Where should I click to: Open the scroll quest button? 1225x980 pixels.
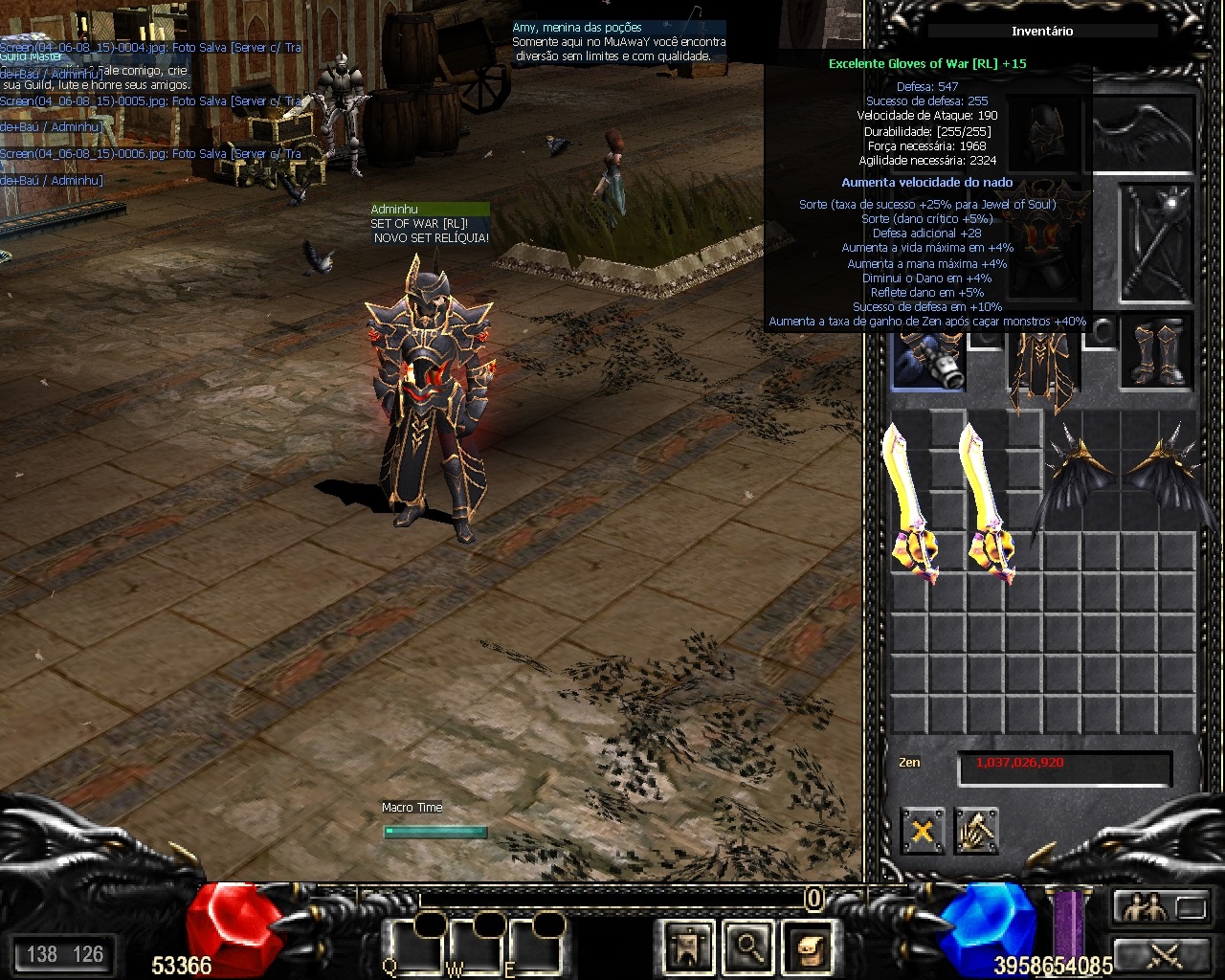click(x=807, y=947)
